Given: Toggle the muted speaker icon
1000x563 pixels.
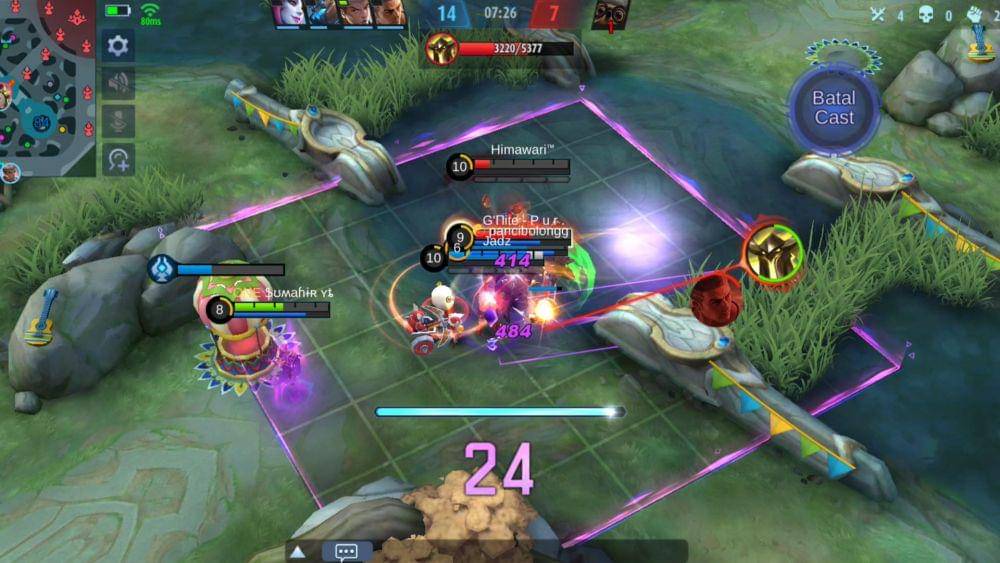Looking at the screenshot, I should (x=118, y=84).
